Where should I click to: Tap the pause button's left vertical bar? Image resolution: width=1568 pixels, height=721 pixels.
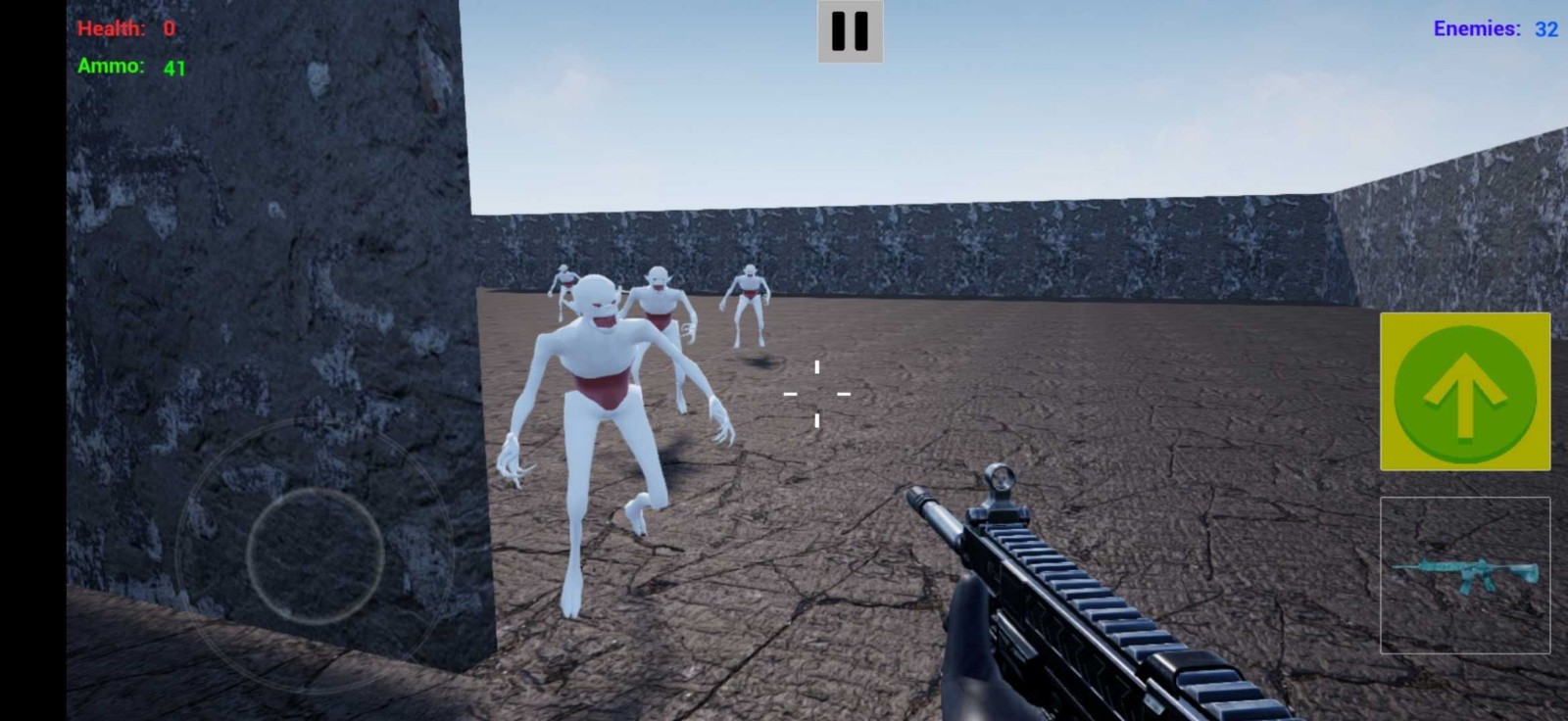[x=840, y=30]
